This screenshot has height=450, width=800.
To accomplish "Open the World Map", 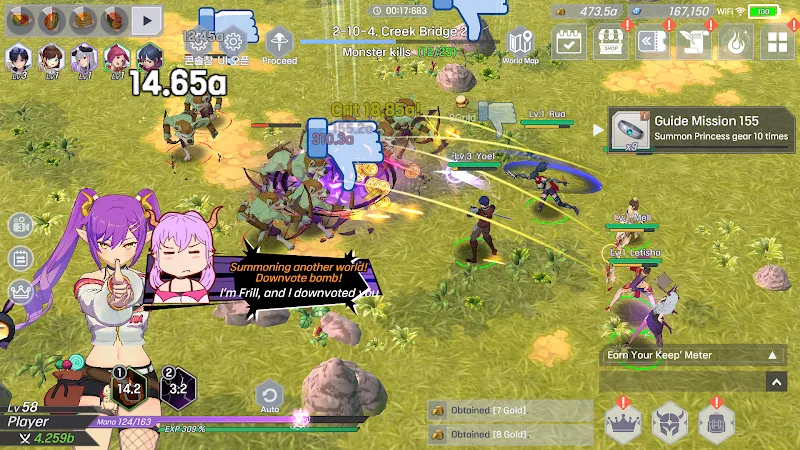I will 520,44.
